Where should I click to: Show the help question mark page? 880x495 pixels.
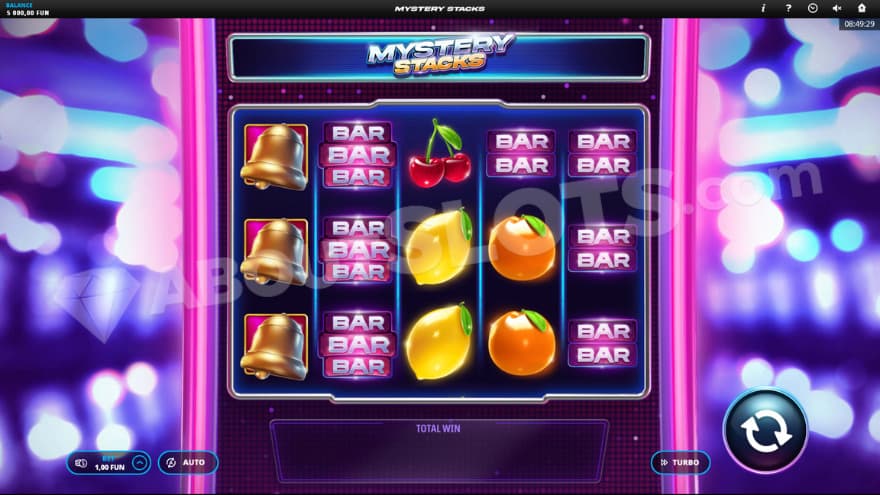pos(788,8)
